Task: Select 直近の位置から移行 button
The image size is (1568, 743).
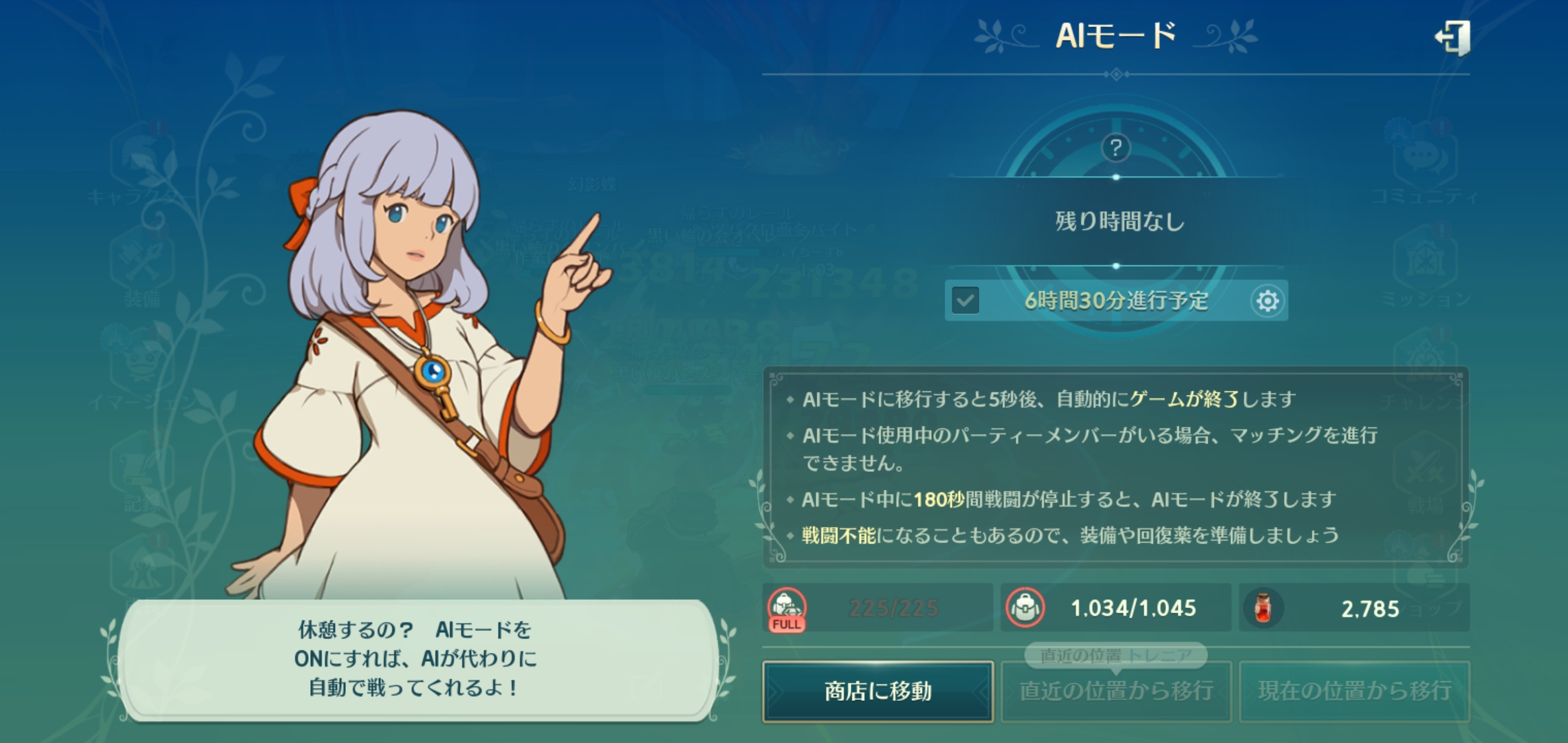Action: (x=1115, y=691)
